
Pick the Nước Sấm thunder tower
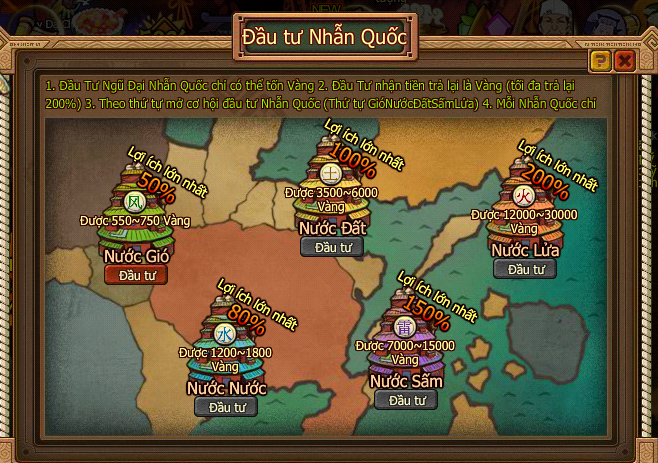point(405,328)
